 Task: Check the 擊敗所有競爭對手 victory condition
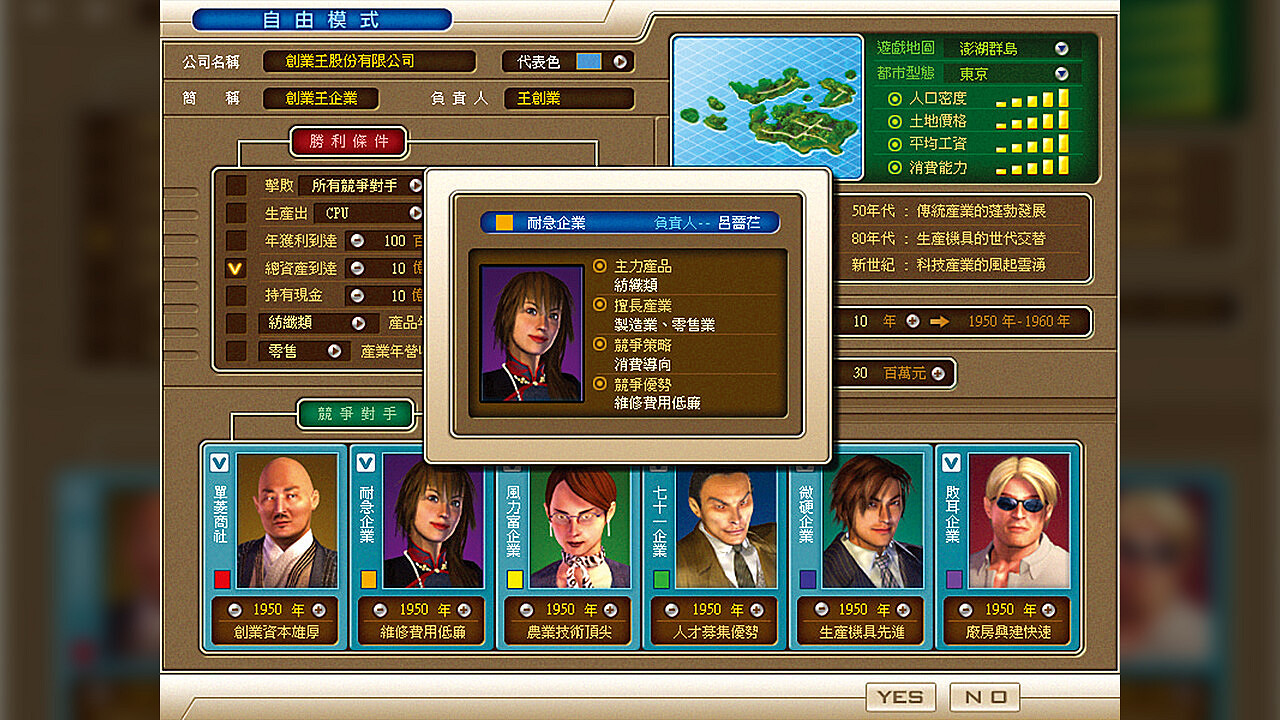[236, 185]
